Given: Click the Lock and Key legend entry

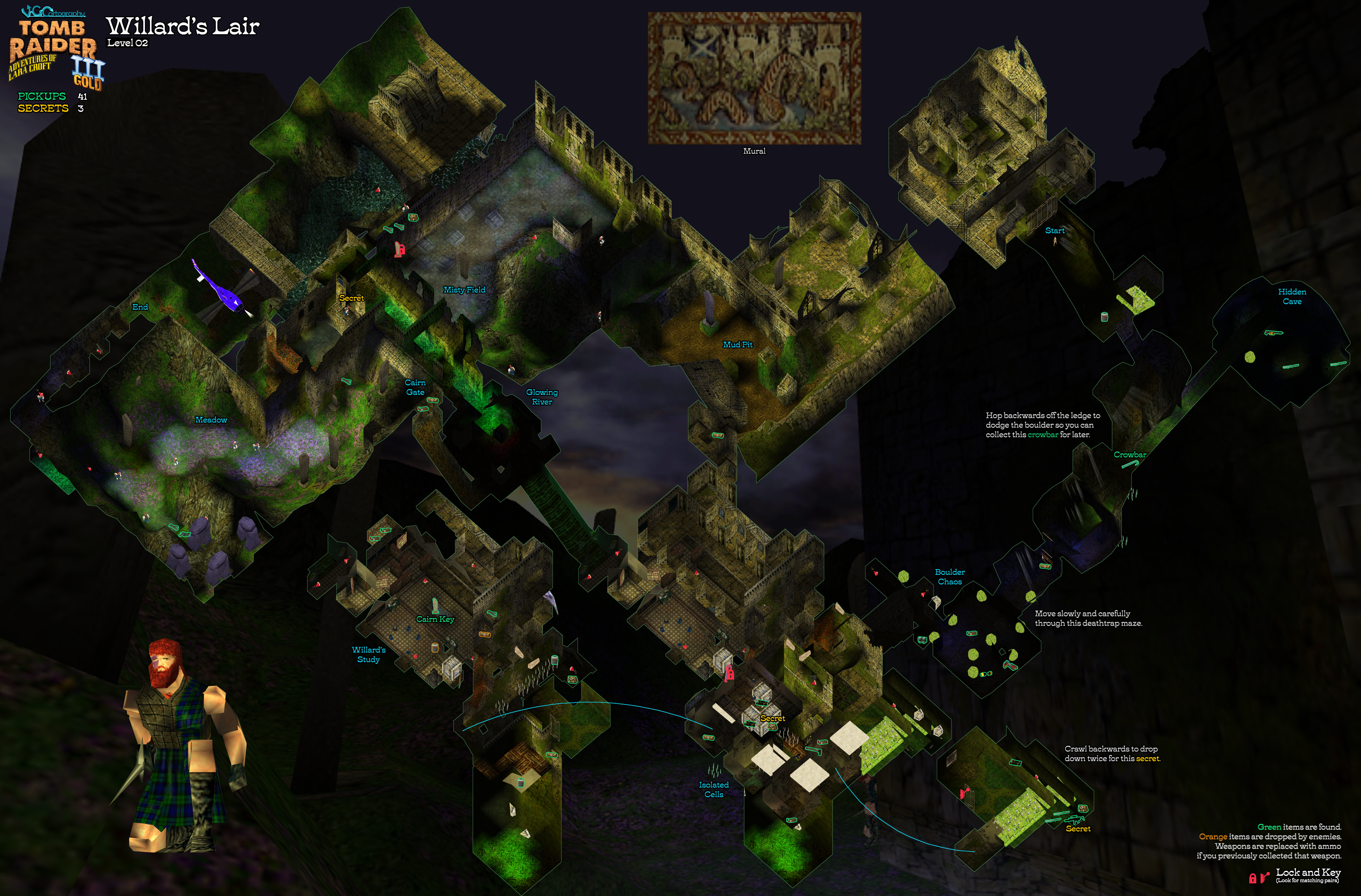Looking at the screenshot, I should [1308, 872].
